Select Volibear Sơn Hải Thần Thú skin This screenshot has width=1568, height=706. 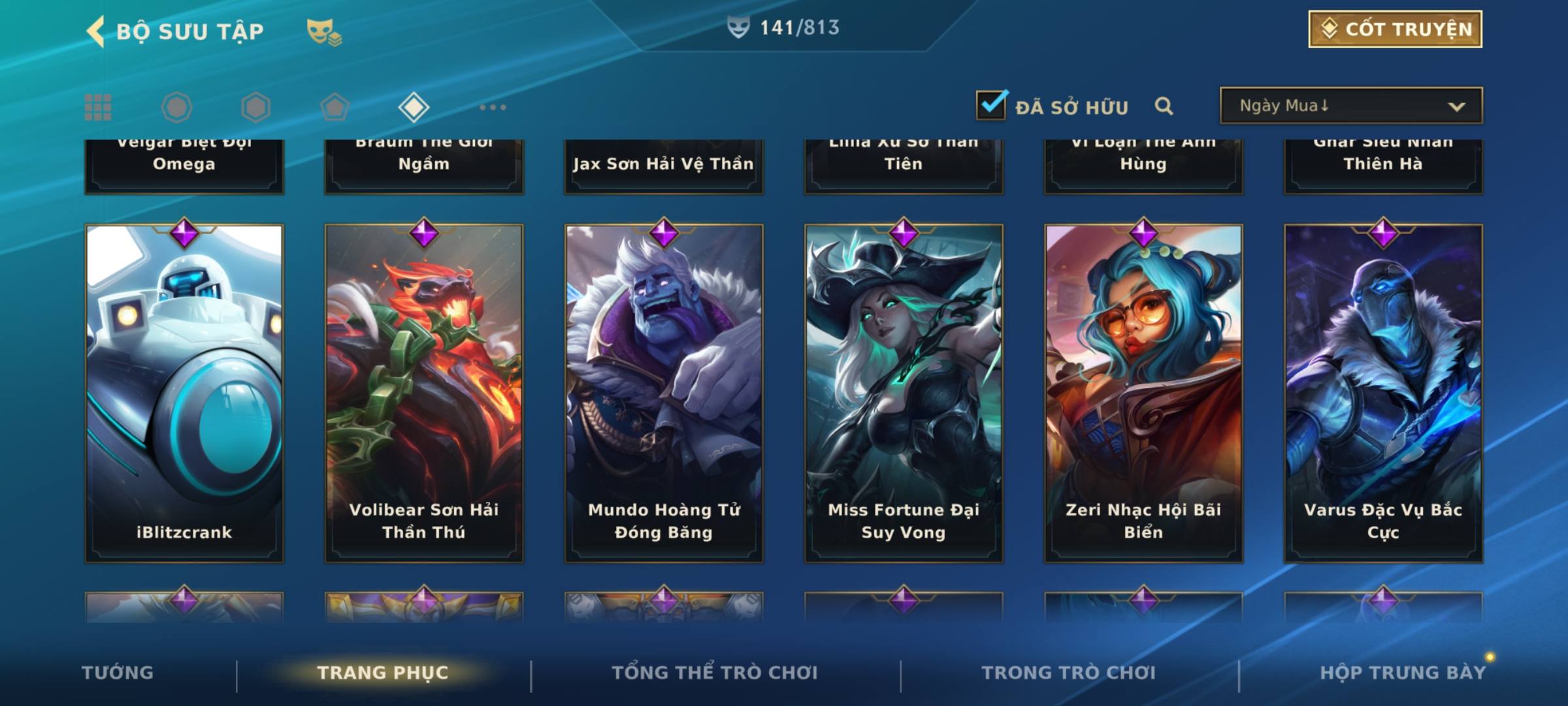tap(424, 392)
